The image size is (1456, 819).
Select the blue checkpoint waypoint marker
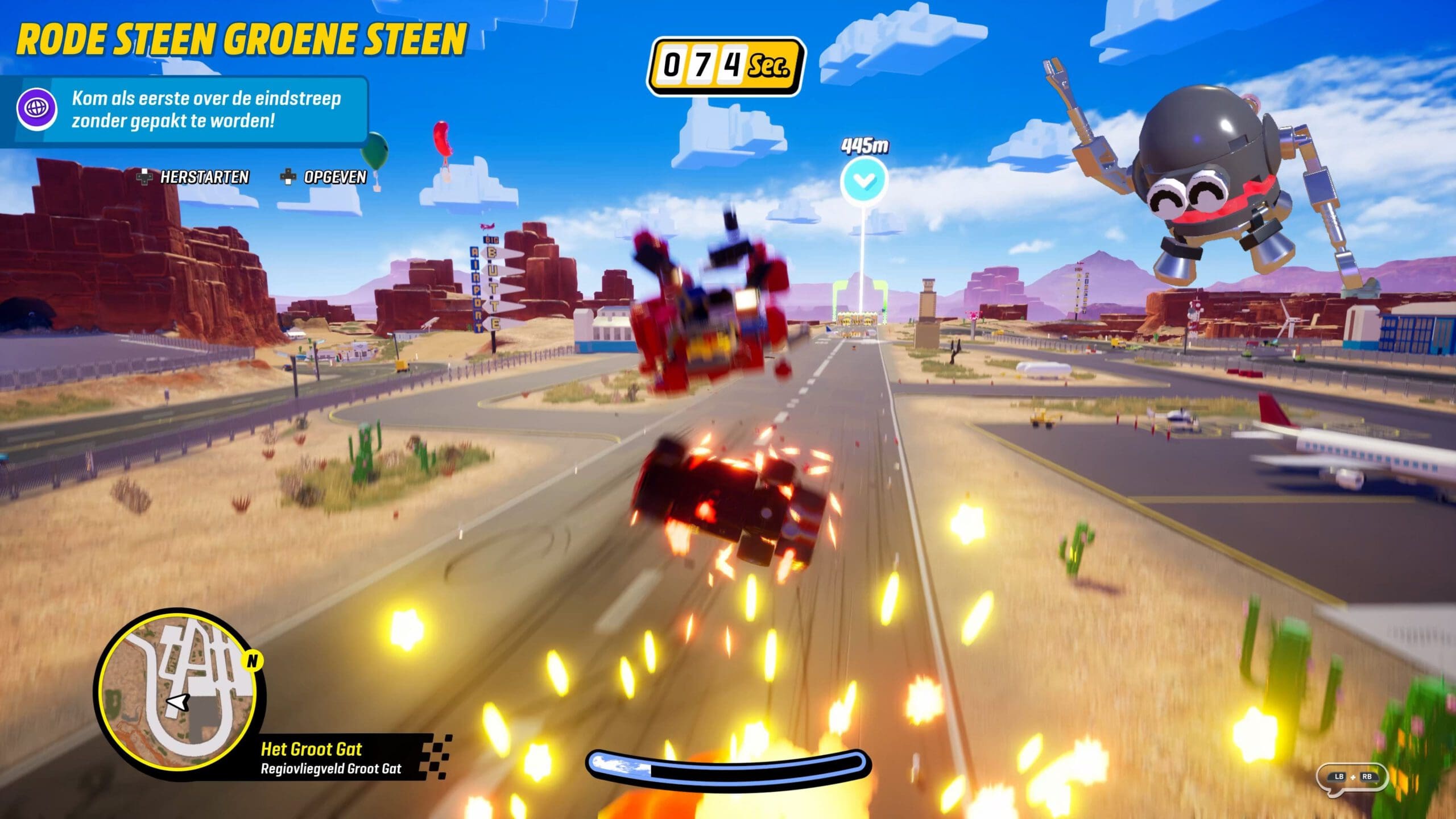864,181
